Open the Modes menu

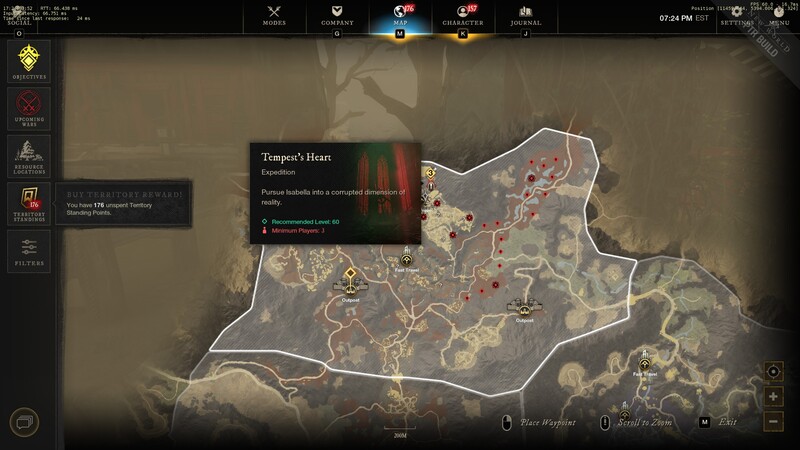274,15
